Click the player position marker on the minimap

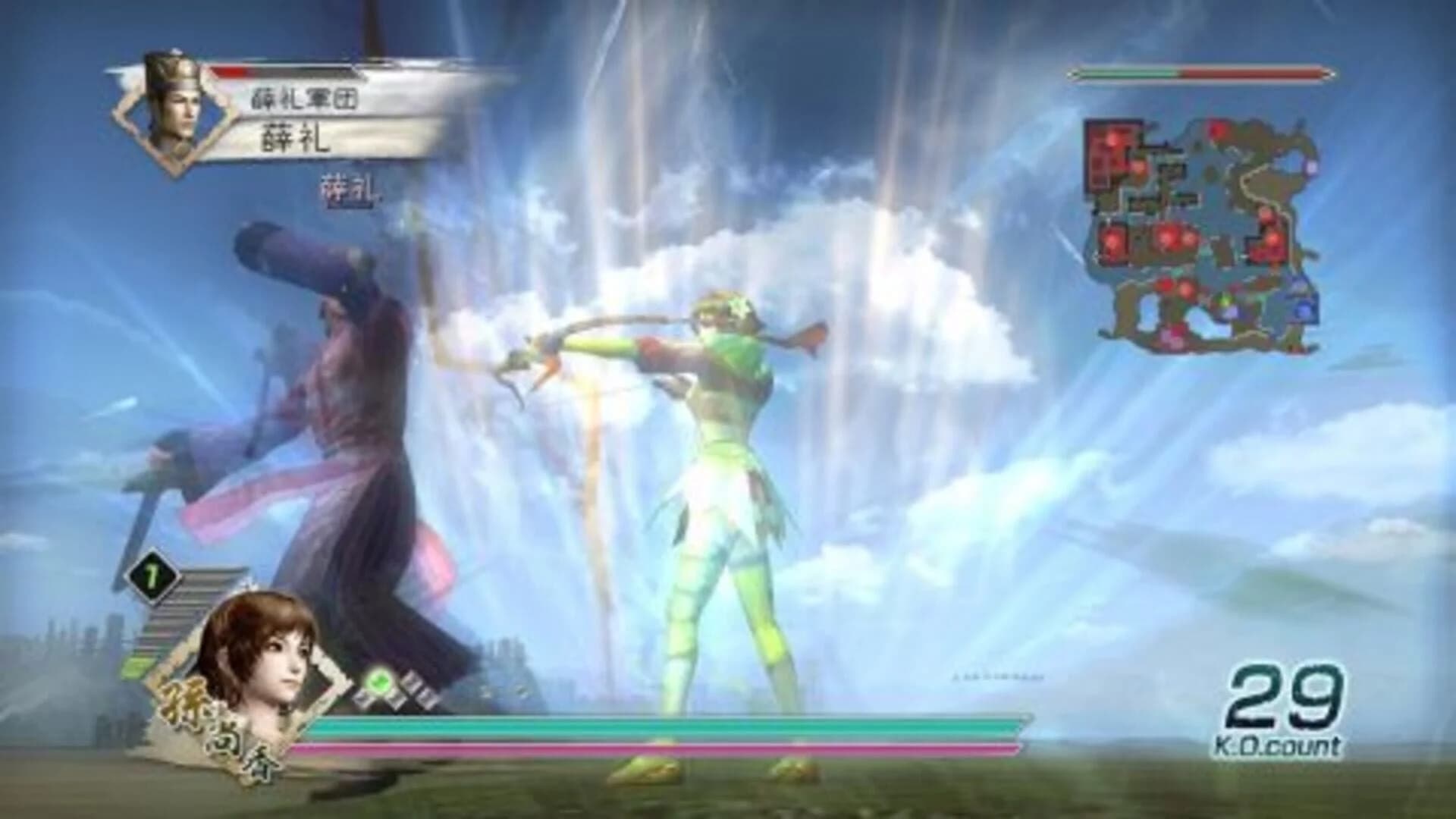1223,299
